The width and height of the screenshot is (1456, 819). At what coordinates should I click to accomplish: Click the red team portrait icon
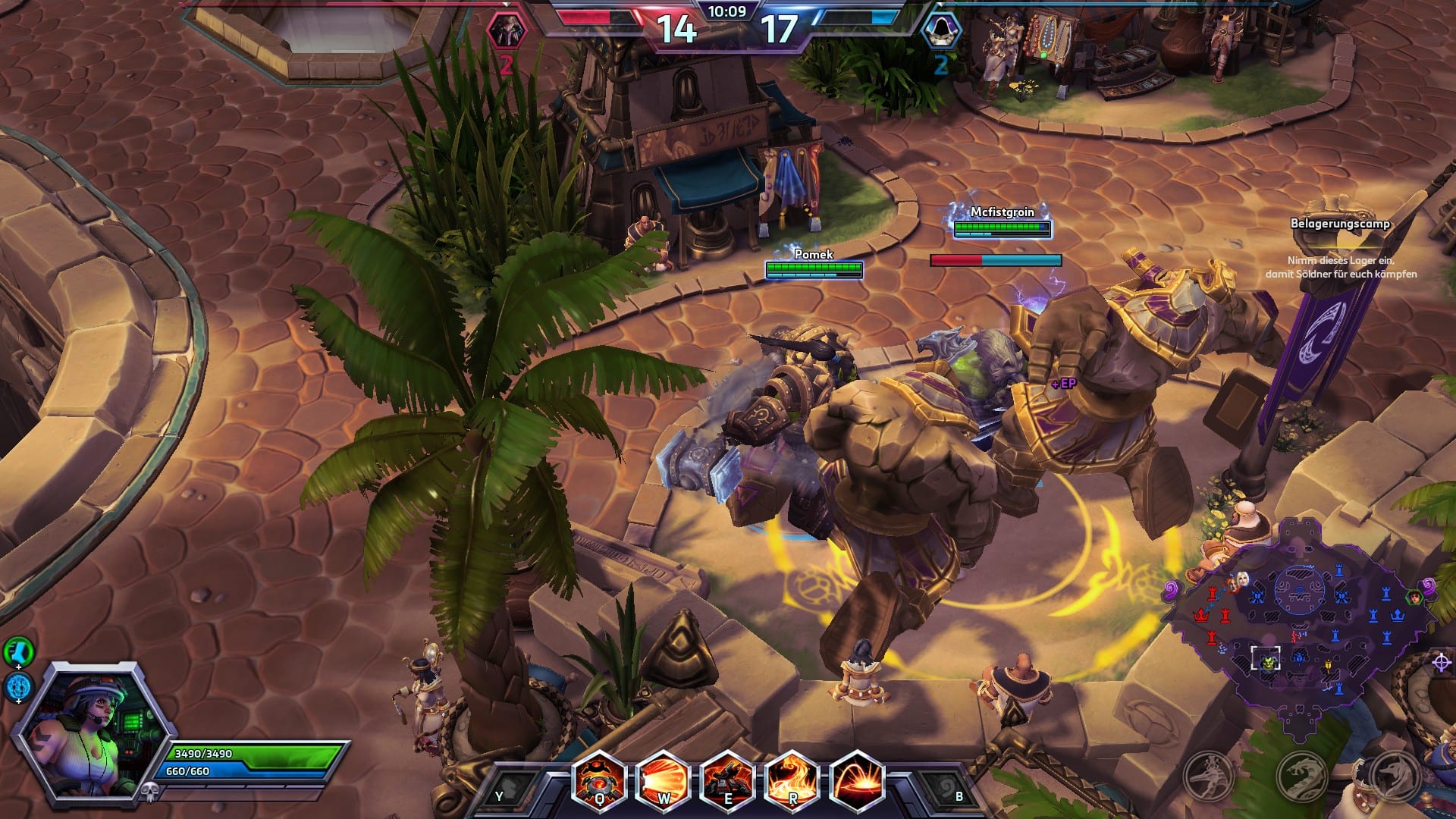pos(505,31)
